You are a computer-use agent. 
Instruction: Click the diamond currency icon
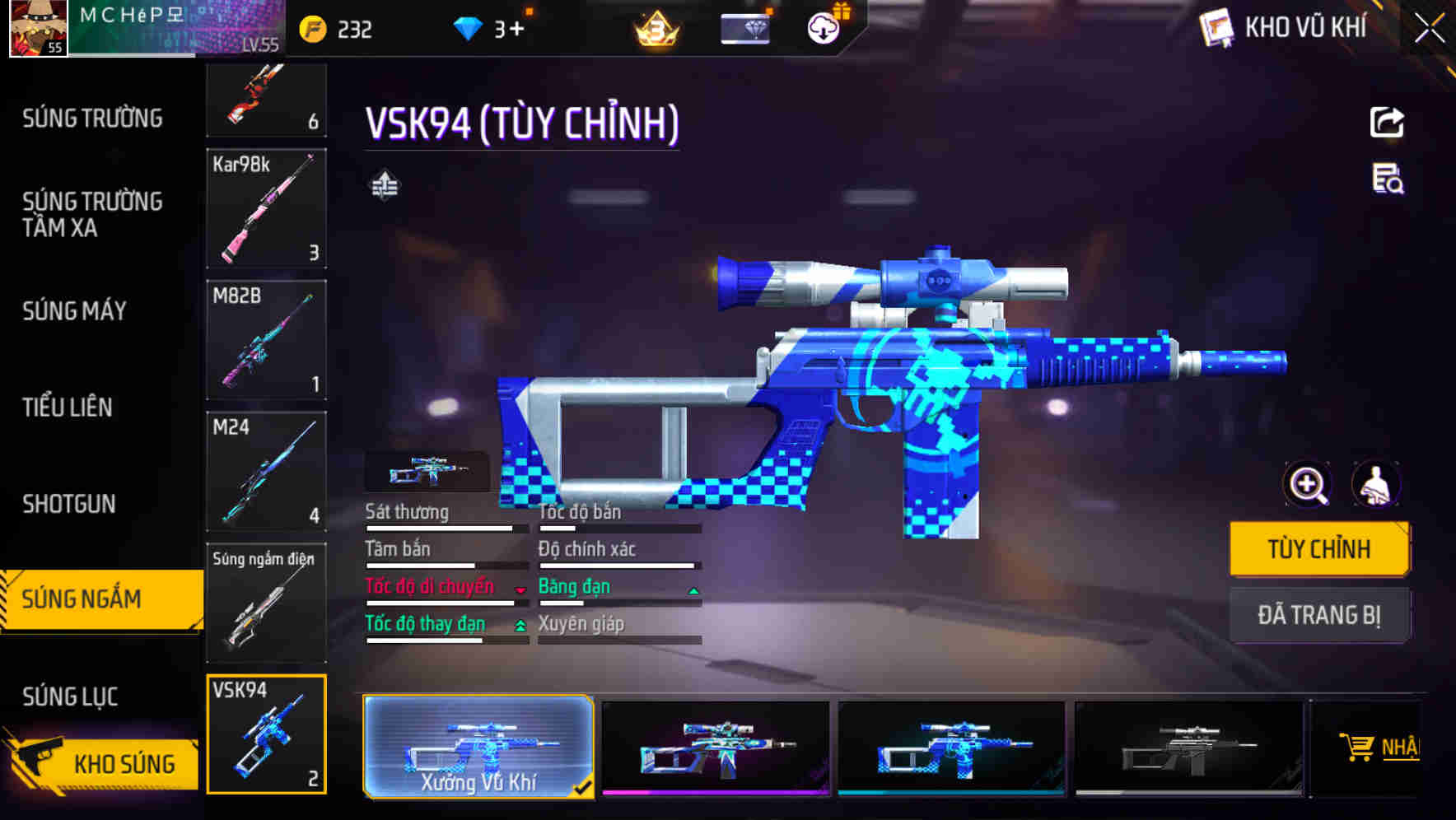(x=469, y=28)
